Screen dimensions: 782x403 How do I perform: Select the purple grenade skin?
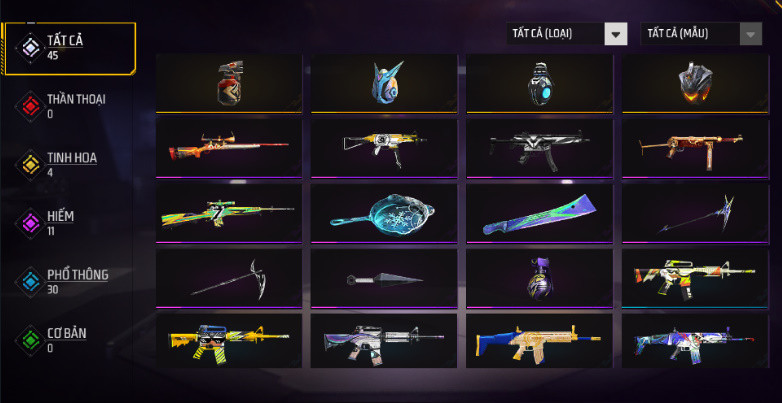point(540,277)
